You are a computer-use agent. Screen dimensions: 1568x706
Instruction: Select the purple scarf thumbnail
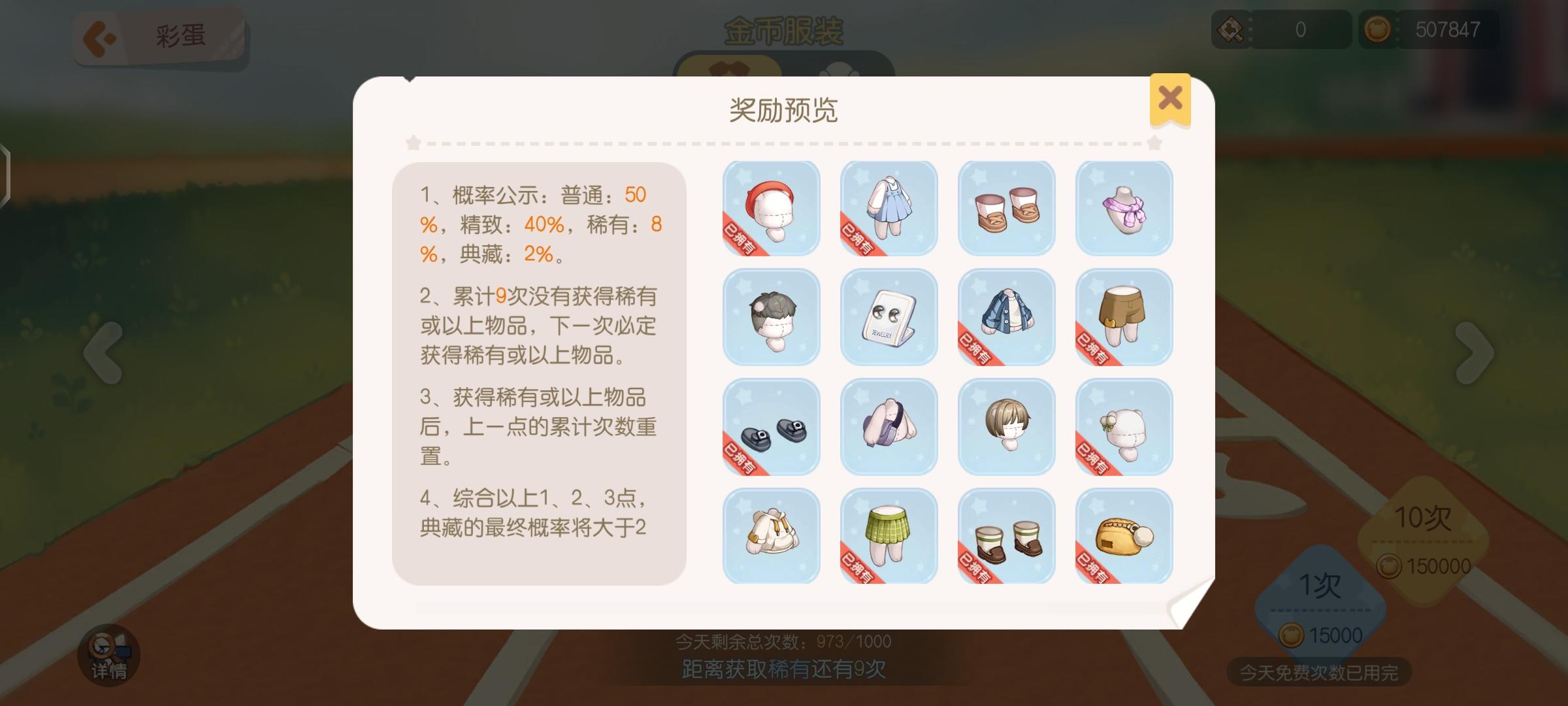[1123, 208]
